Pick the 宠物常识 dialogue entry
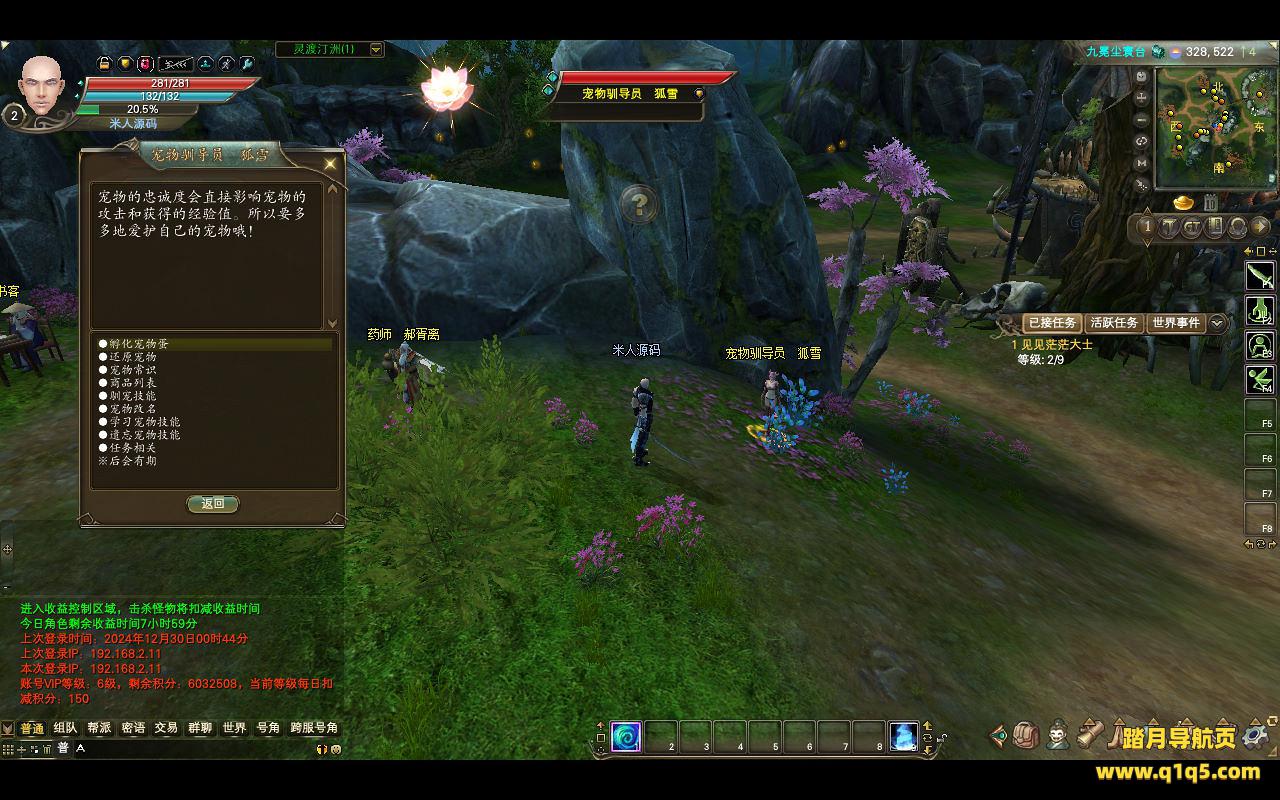Screen dimensions: 1280x800 pyautogui.click(x=132, y=370)
